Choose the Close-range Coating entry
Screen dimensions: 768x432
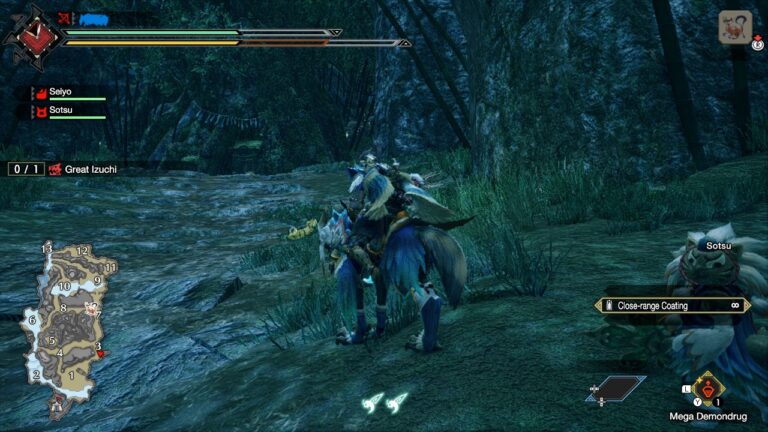(672, 305)
